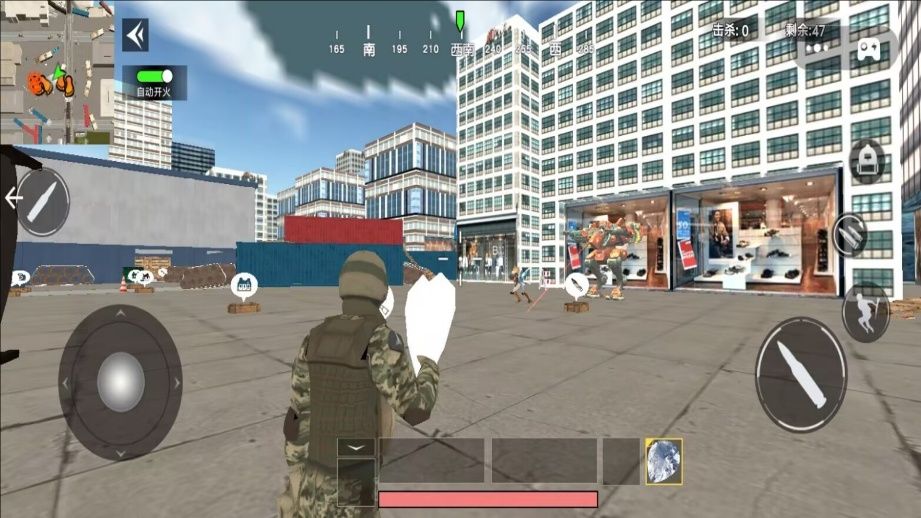Image resolution: width=921 pixels, height=518 pixels.
Task: Expand the hotbar down-arrow toggle
Action: coord(356,447)
